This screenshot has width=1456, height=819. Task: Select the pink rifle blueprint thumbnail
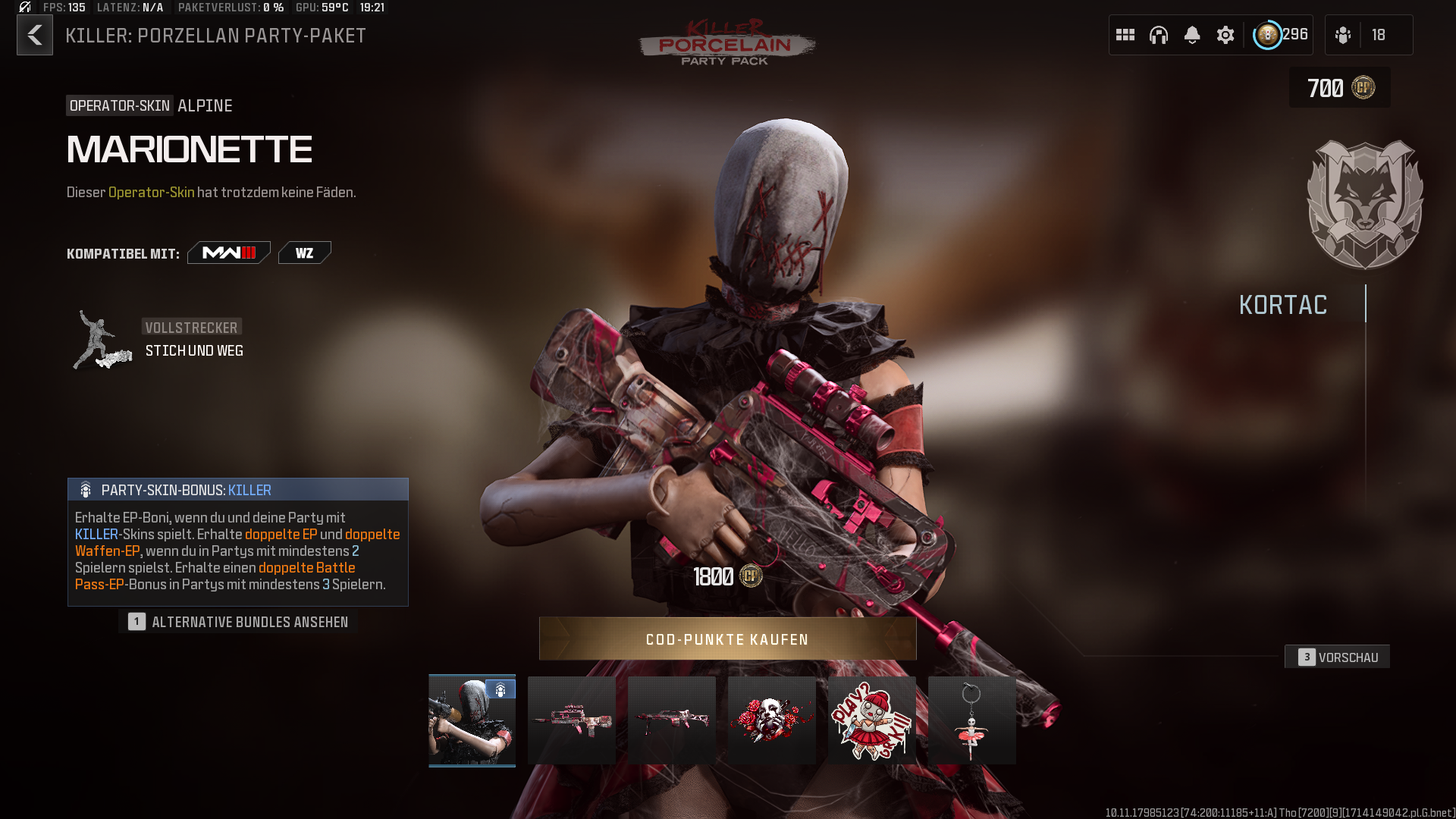point(572,720)
